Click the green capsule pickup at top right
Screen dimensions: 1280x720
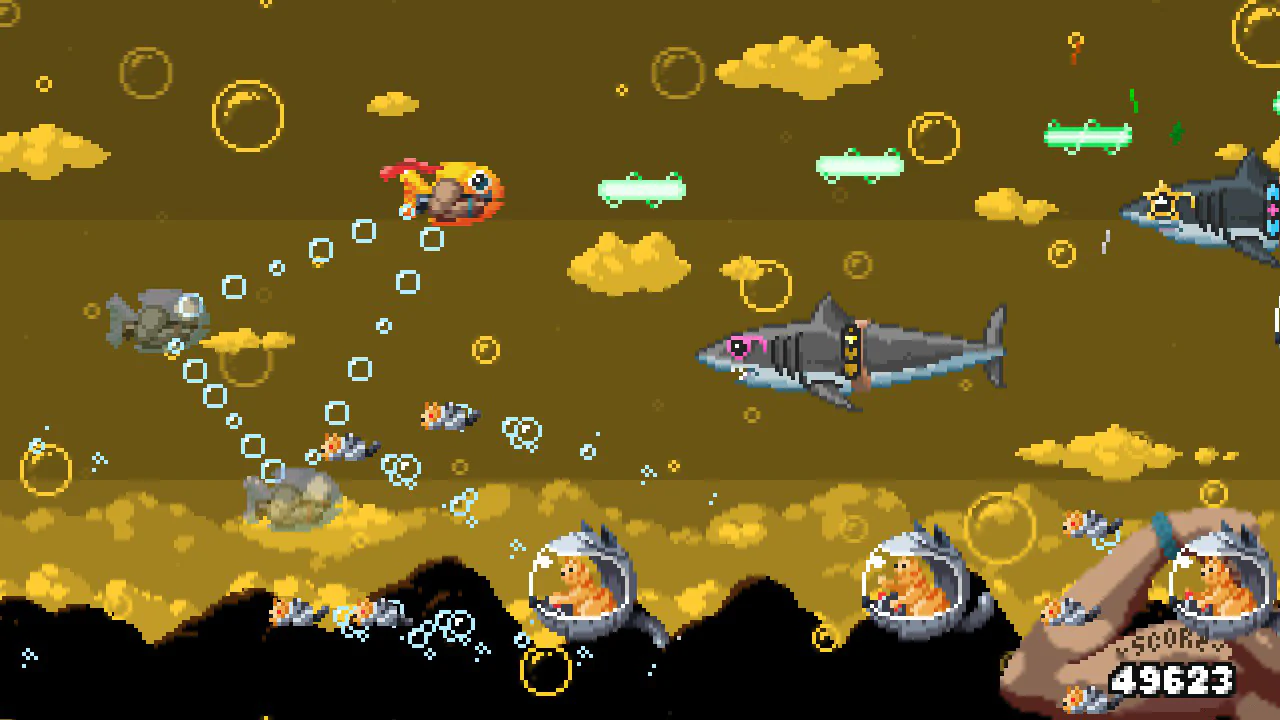click(x=1087, y=135)
